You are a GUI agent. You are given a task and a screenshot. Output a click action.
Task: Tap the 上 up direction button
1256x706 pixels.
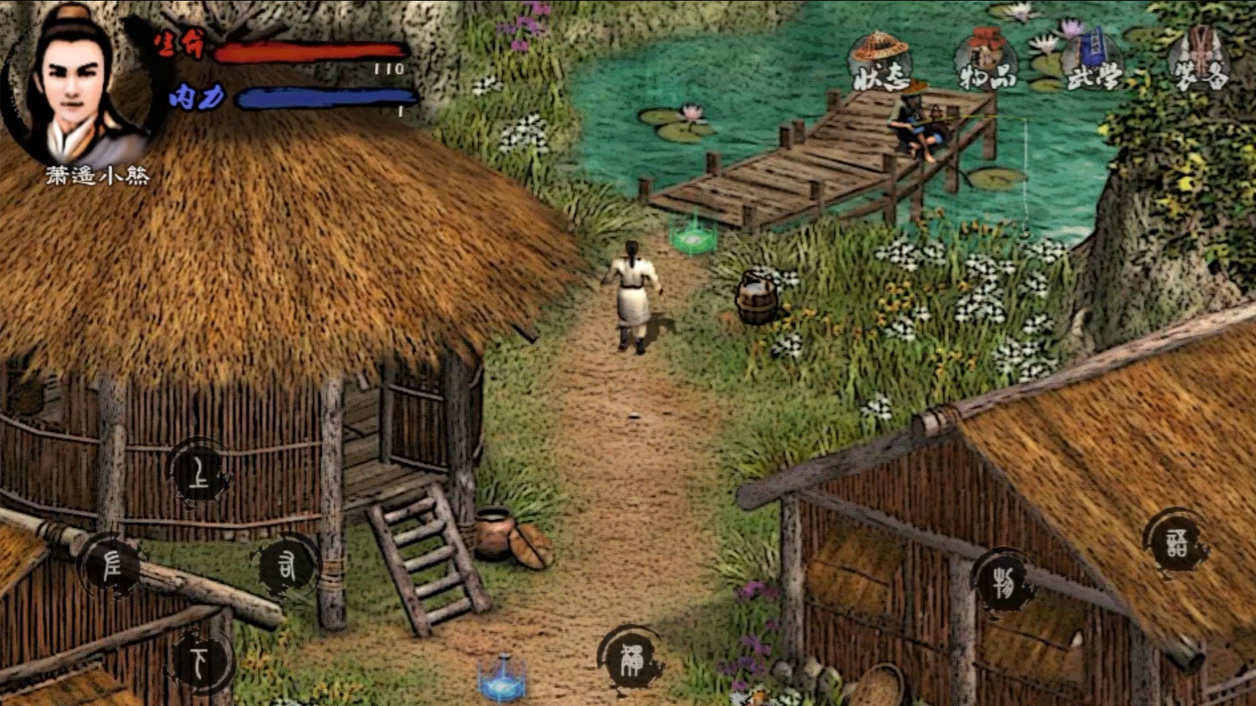tap(200, 472)
